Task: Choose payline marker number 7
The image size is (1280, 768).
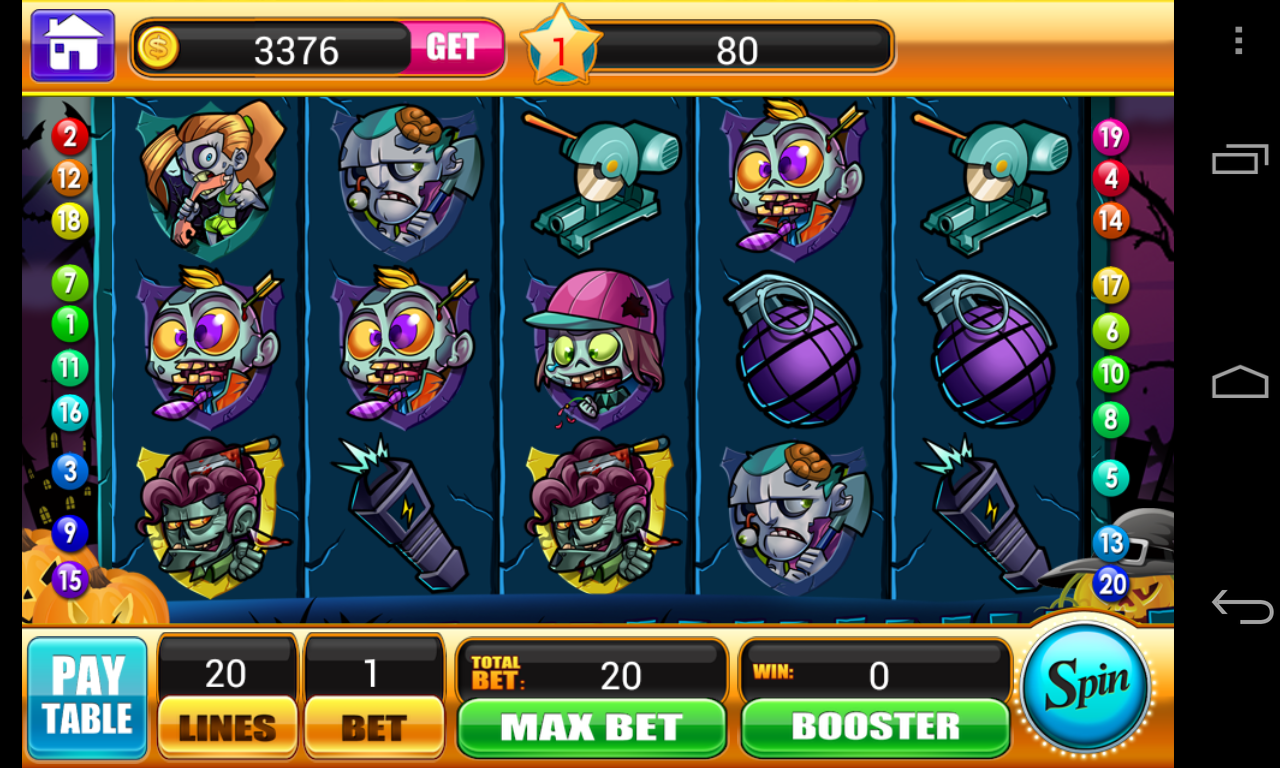Action: [x=70, y=283]
